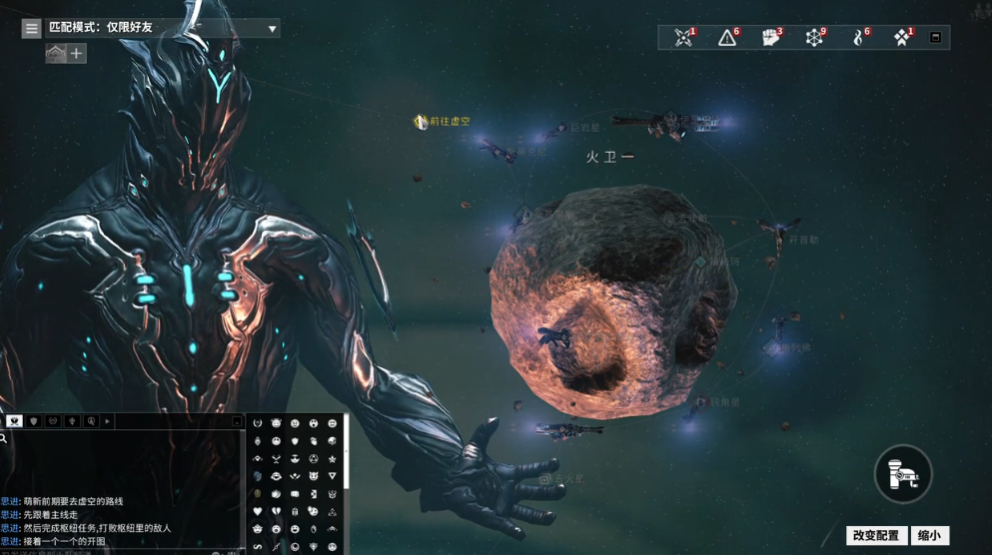Open the hexagonal web icon with 9 notifications

tap(815, 38)
